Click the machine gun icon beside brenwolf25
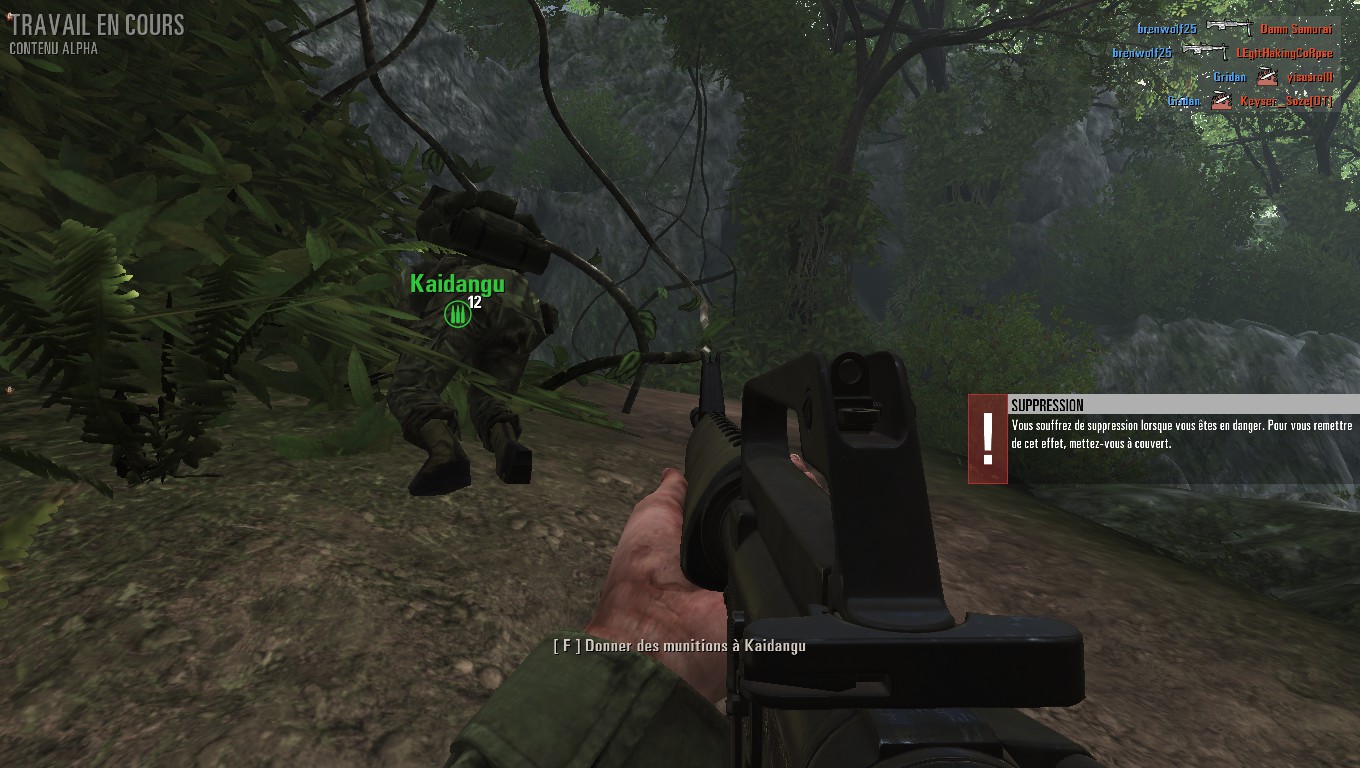The image size is (1360, 768). [x=1230, y=27]
